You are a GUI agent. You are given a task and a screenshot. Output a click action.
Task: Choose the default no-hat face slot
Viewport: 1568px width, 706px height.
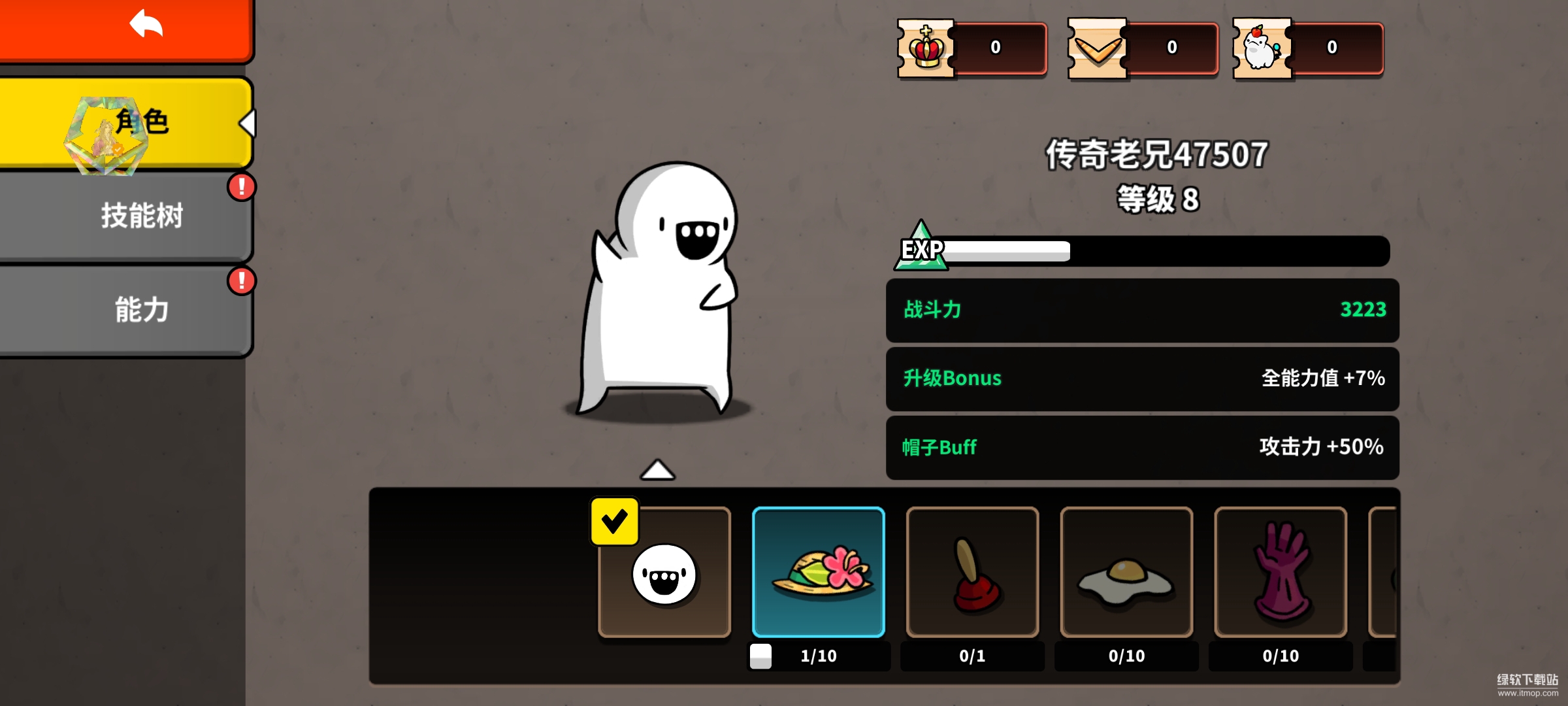pos(664,573)
